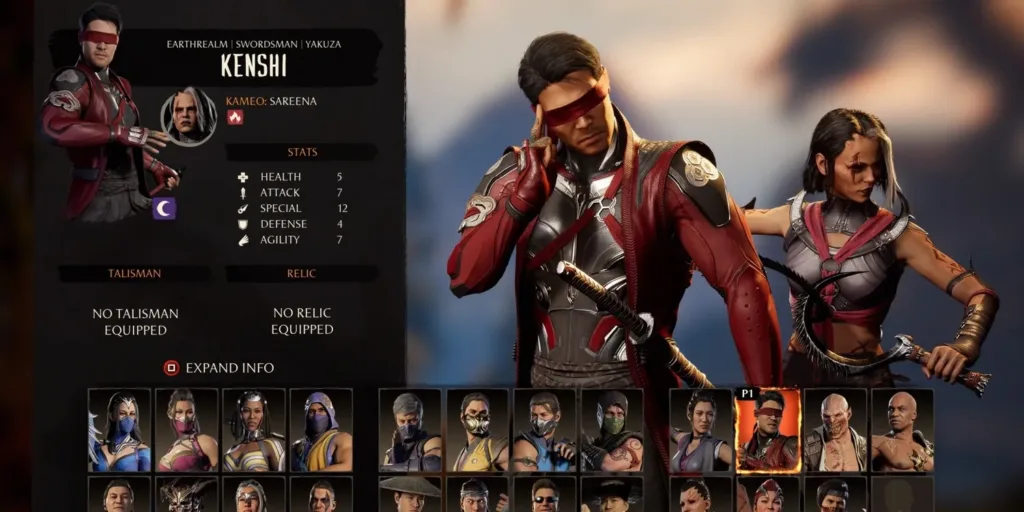Open the Sareena Kameo portrait
The height and width of the screenshot is (512, 1024).
tap(189, 117)
